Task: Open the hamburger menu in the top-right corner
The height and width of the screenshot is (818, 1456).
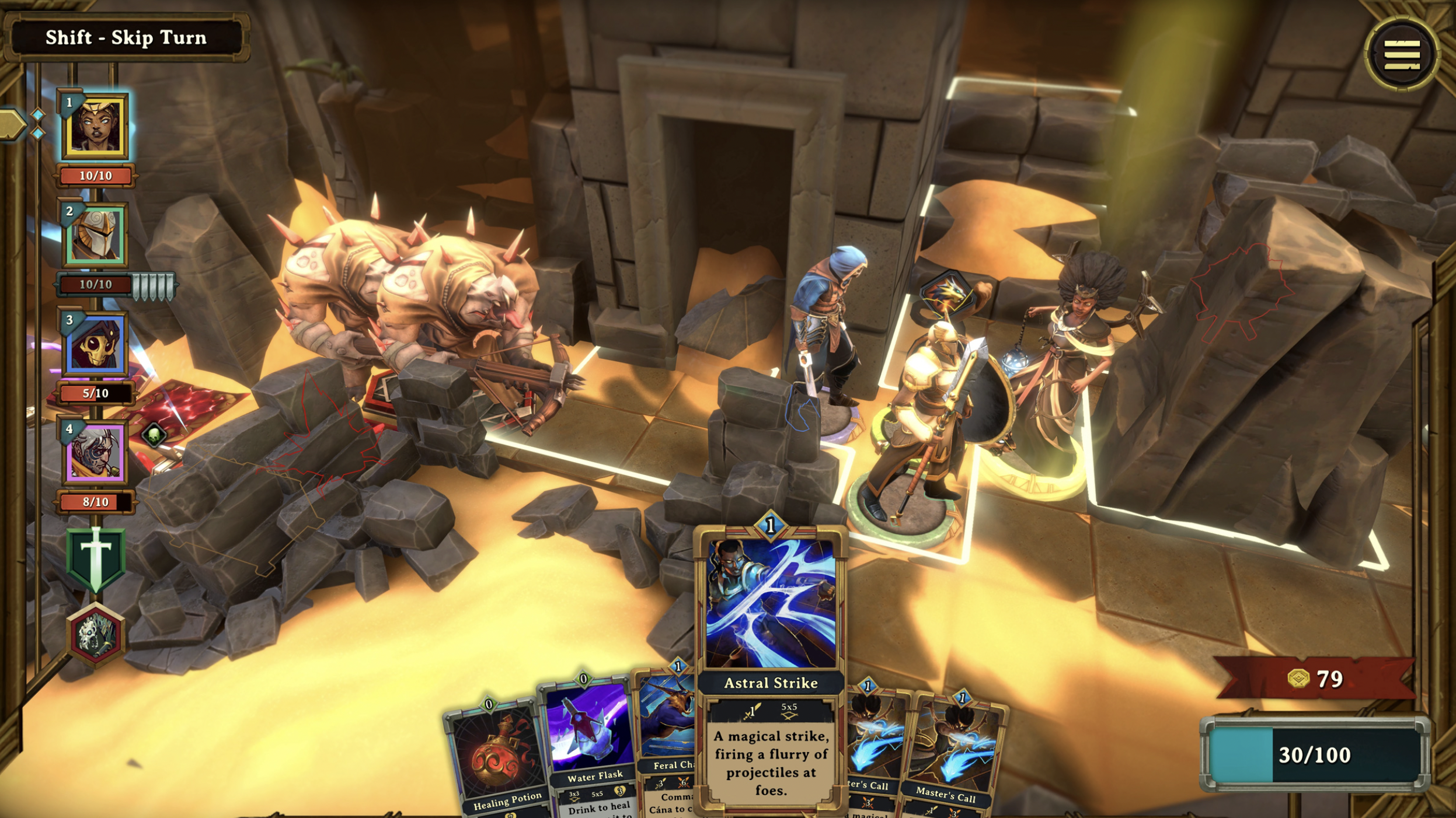Action: (1403, 54)
